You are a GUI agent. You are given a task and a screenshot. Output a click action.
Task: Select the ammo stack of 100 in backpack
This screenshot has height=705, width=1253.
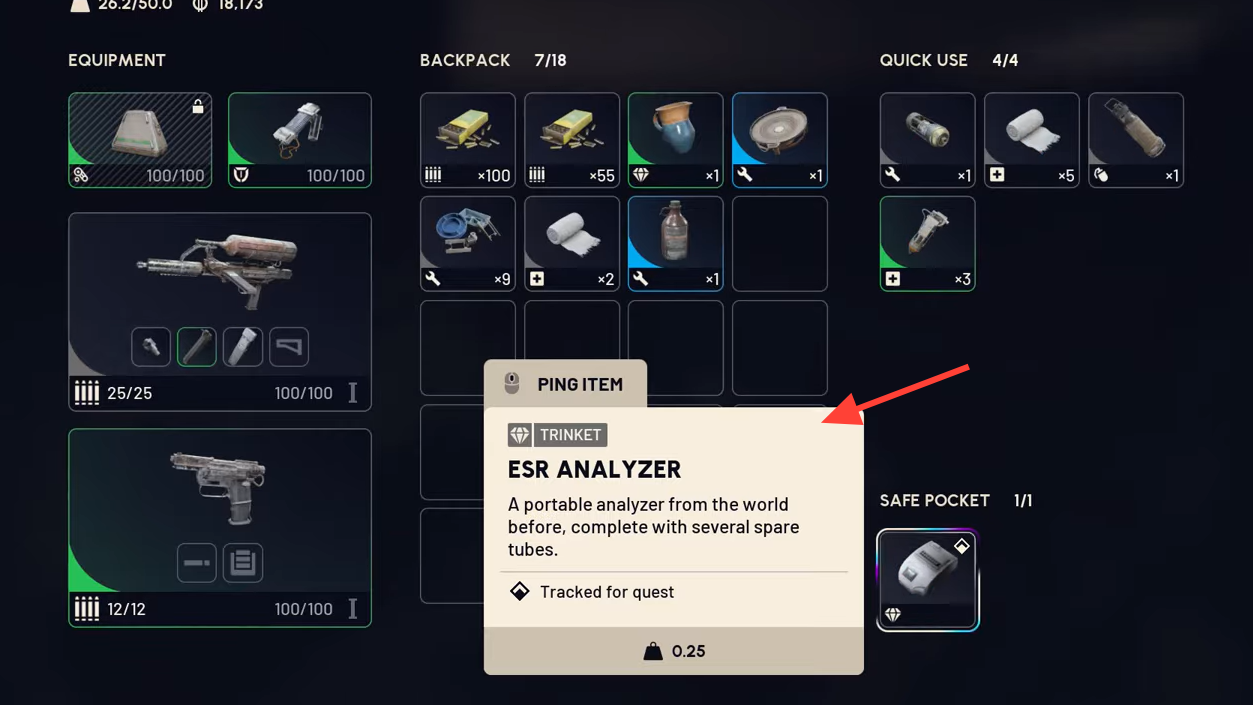click(x=468, y=140)
